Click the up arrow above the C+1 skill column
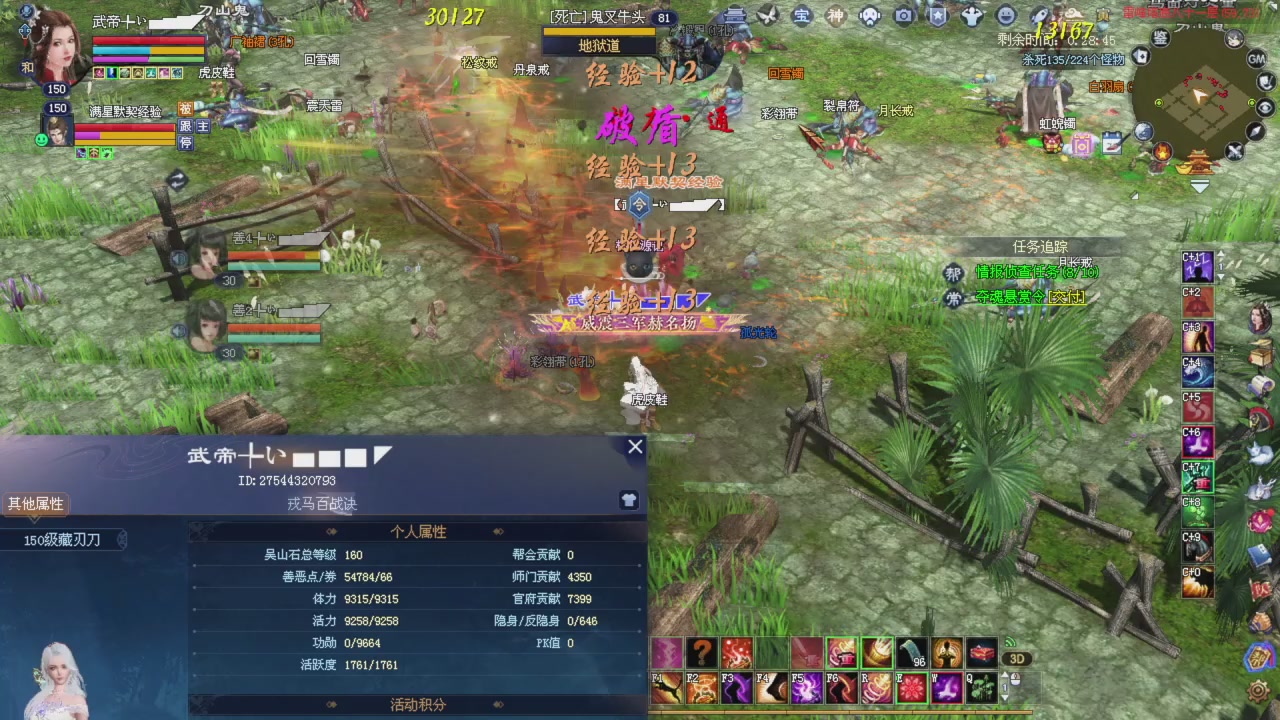The height and width of the screenshot is (720, 1280). (x=1220, y=254)
